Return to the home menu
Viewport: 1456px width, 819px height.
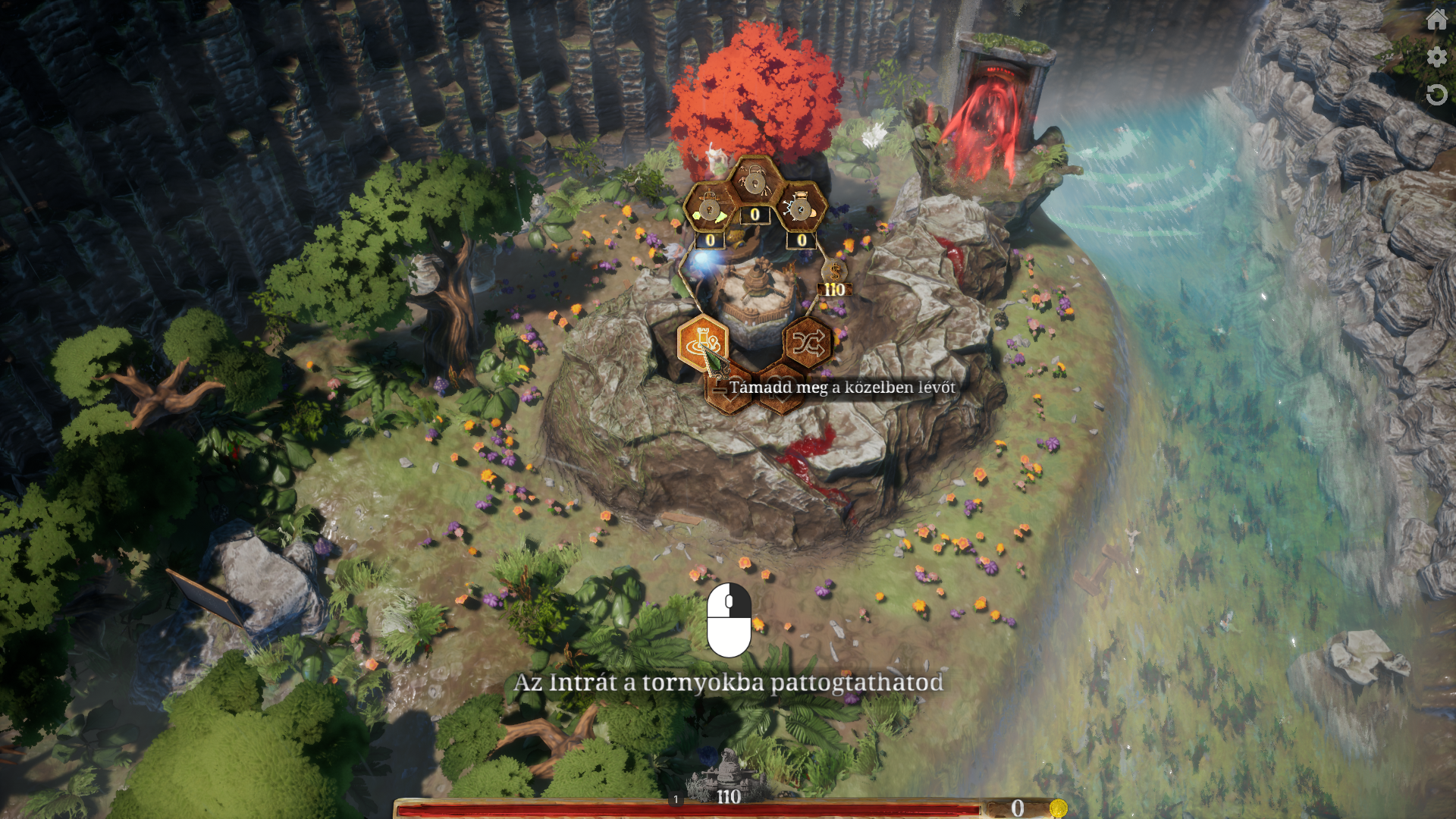(x=1436, y=19)
